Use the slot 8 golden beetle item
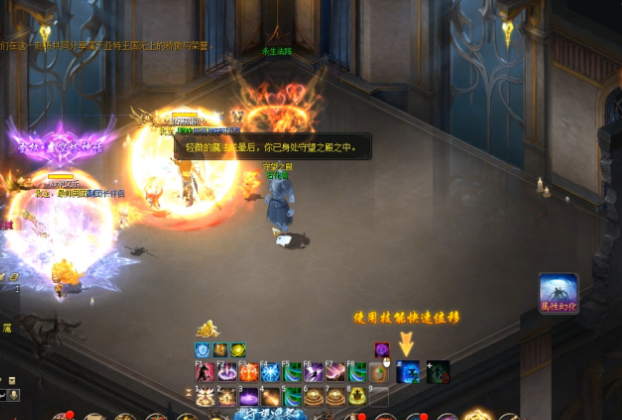622x420 pixels. [x=358, y=396]
